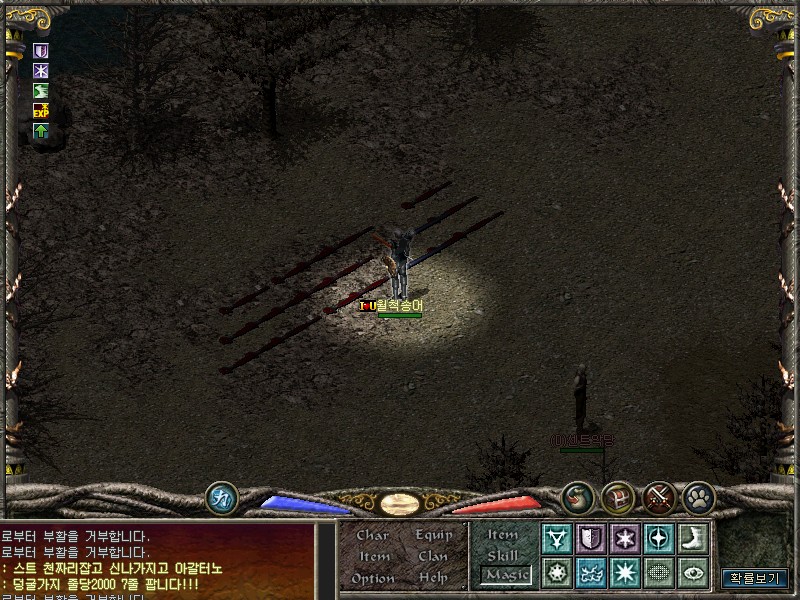Click the red dragon round button
This screenshot has width=800, height=600.
(x=578, y=497)
